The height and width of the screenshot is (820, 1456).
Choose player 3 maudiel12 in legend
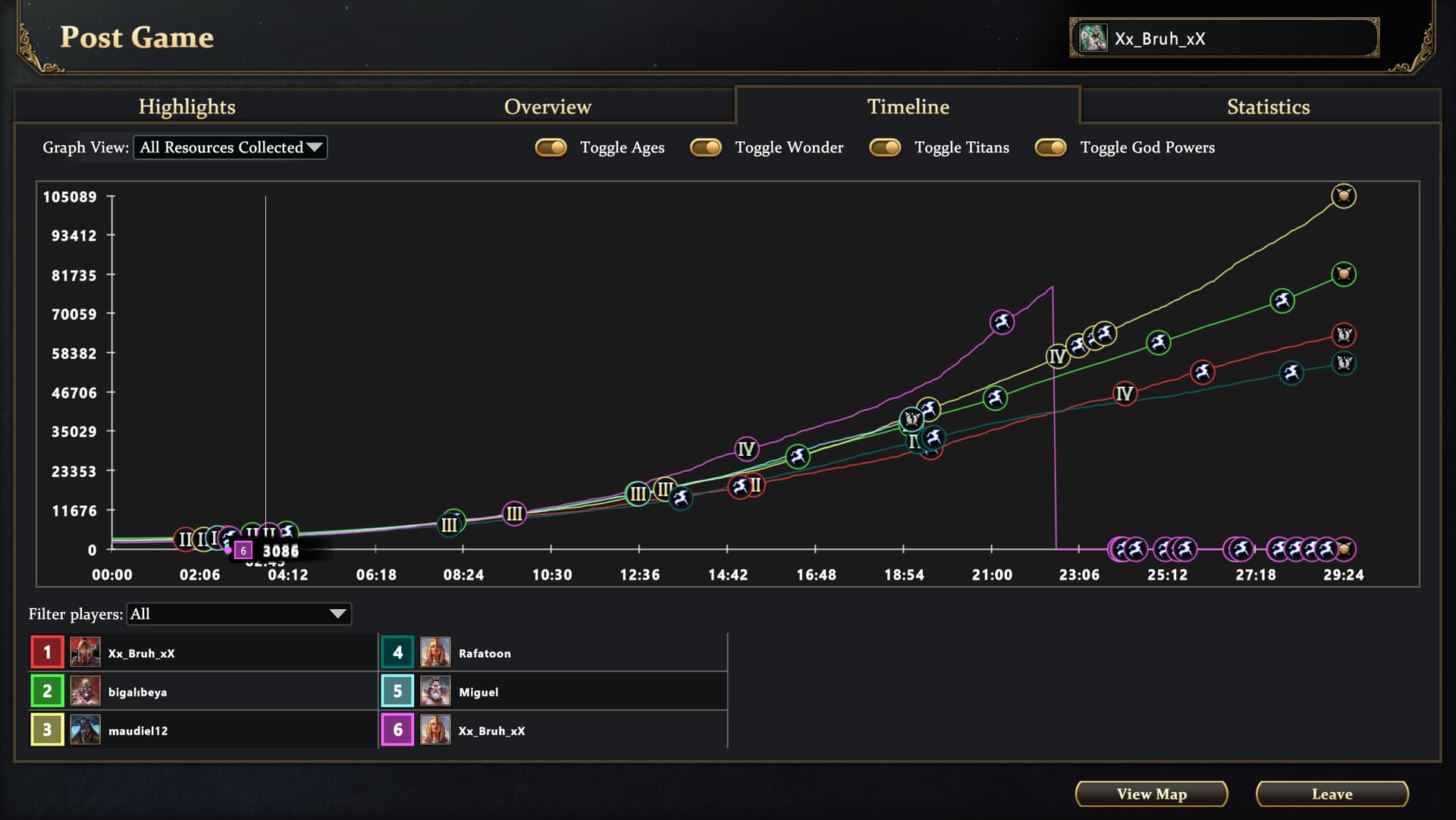point(203,730)
